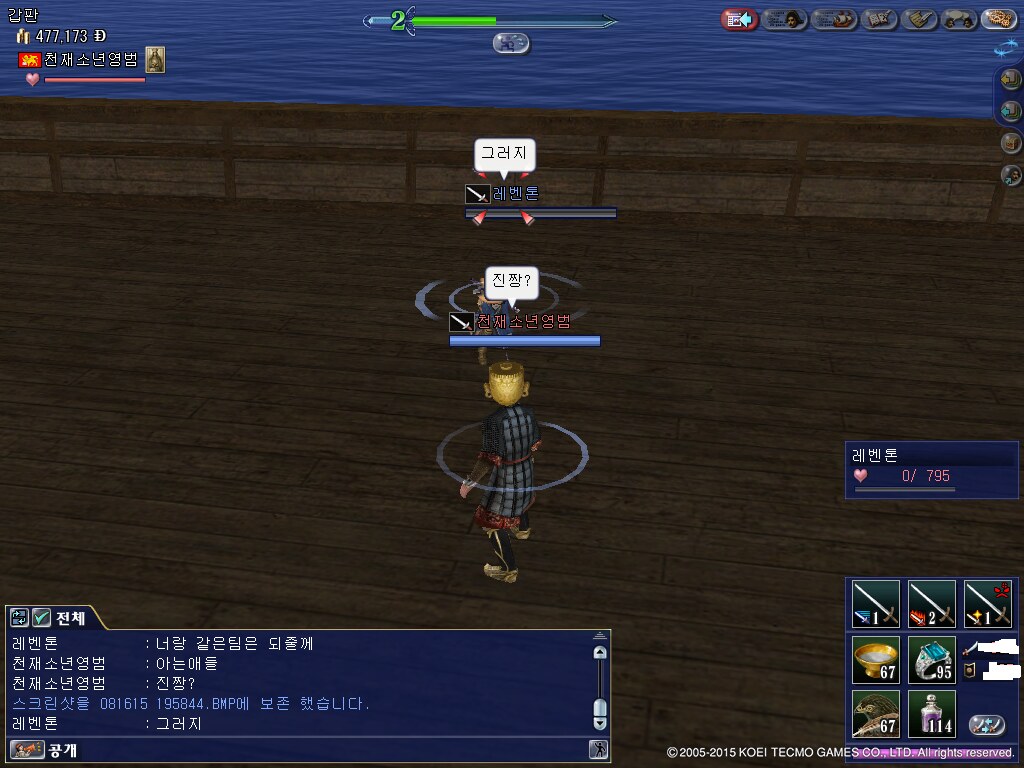
Task: Open the two-heads speech bubble chat menu
Action: [959, 19]
